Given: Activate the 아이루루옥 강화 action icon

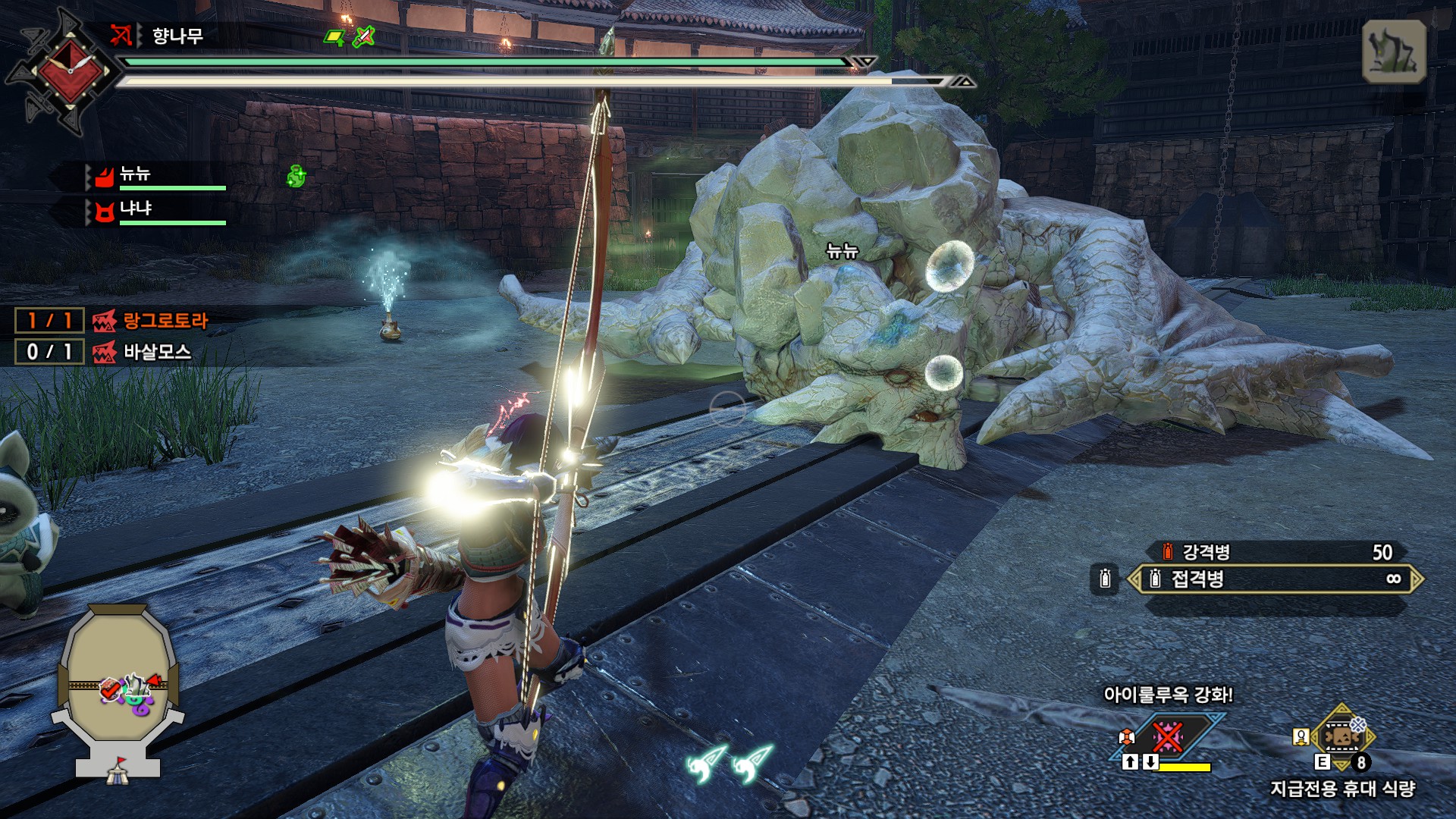Looking at the screenshot, I should pyautogui.click(x=1168, y=736).
